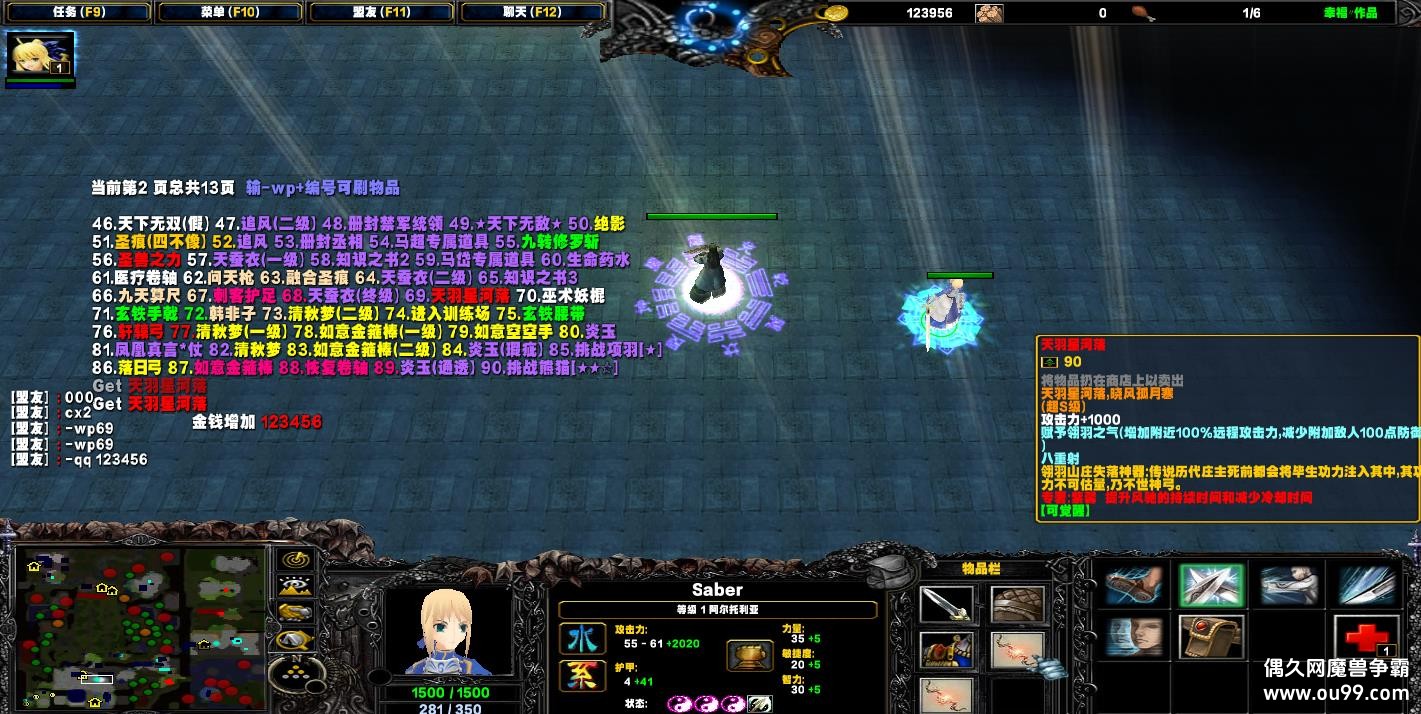Open the 任务 (F9) quest menu
Screen dimensions: 1421x714
click(x=76, y=13)
